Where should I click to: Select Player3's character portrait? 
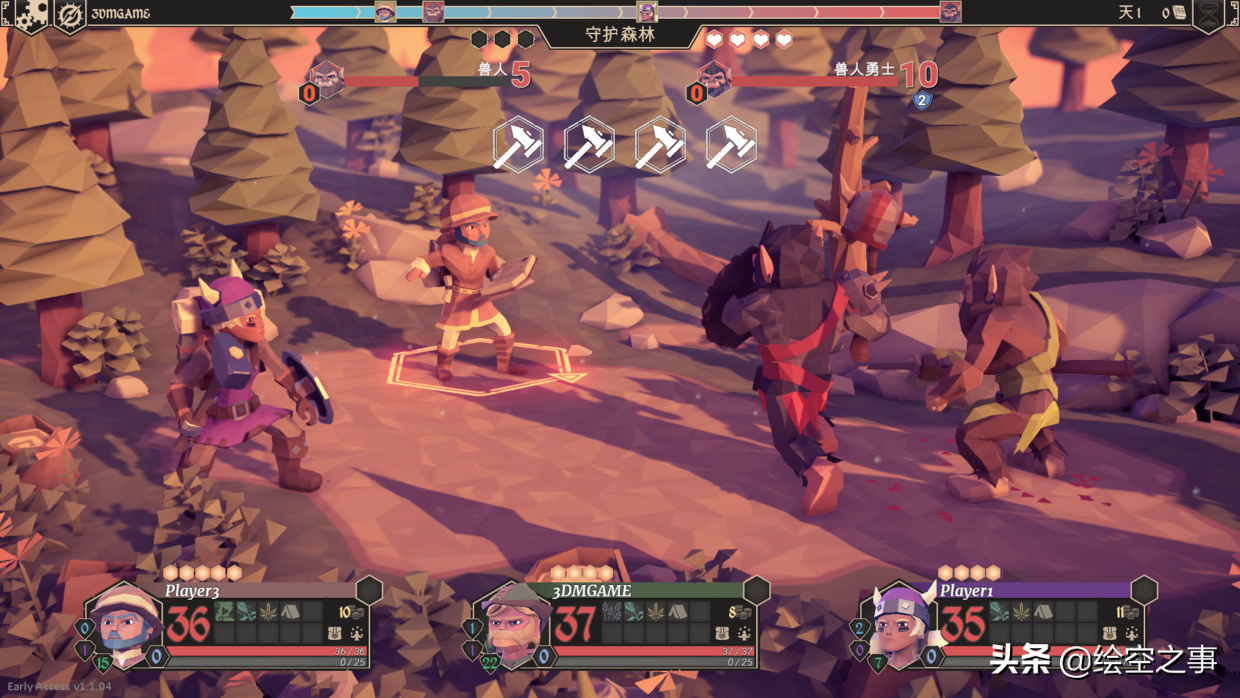click(x=124, y=624)
